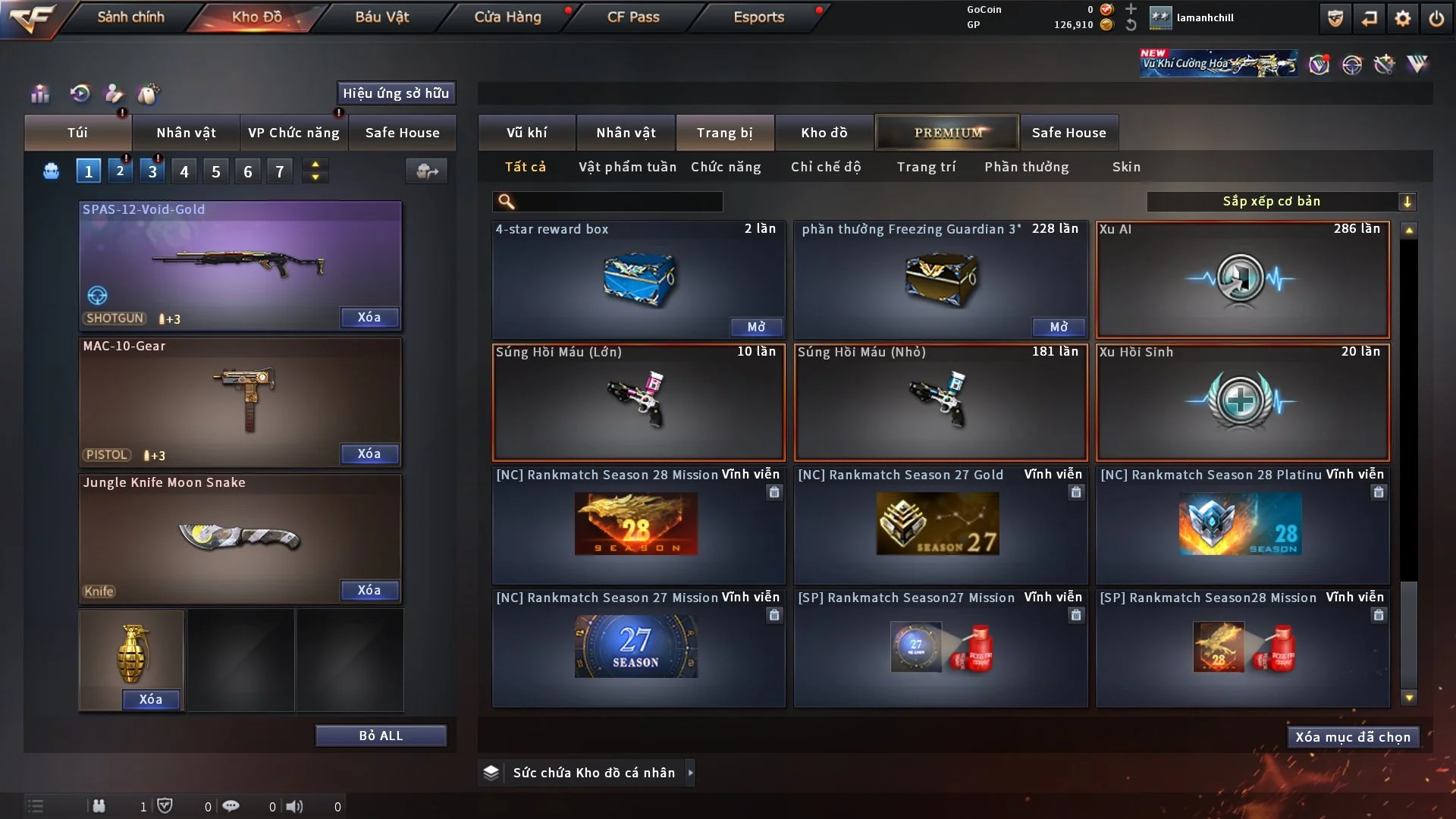
Task: Expand Sức chứa Kho đồ cá nhân
Action: (593, 773)
